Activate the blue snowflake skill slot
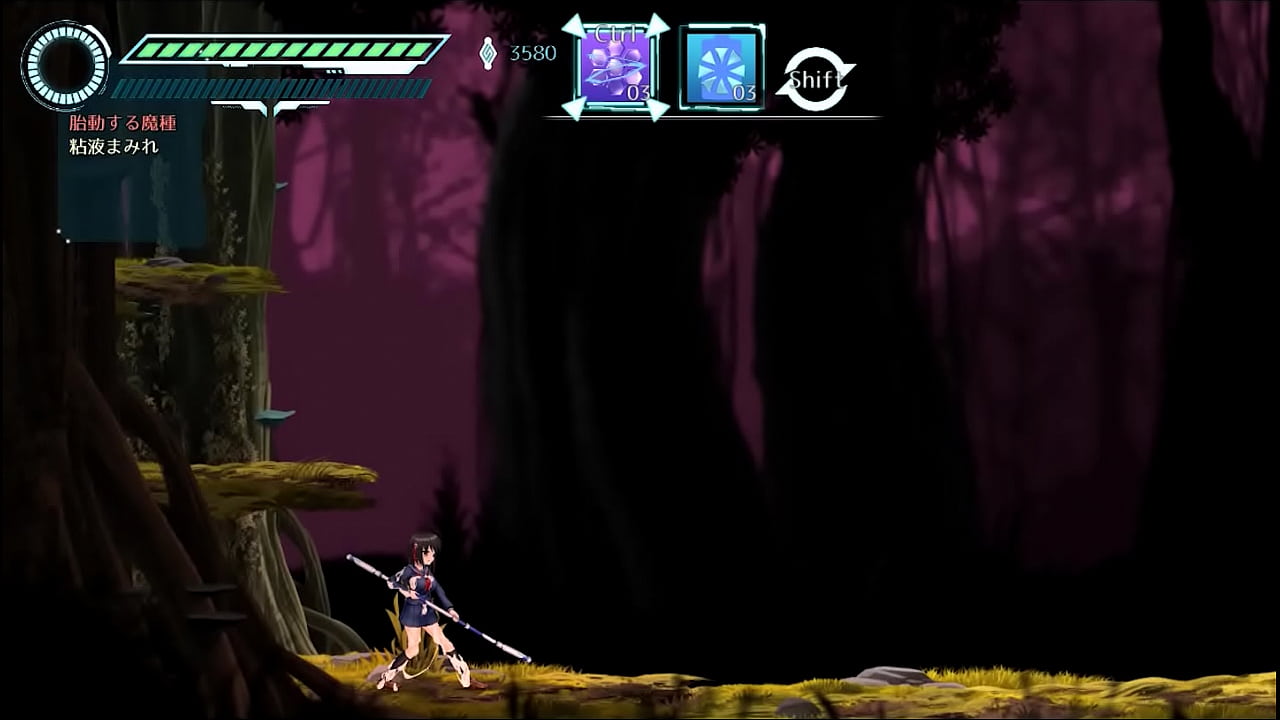 [722, 68]
